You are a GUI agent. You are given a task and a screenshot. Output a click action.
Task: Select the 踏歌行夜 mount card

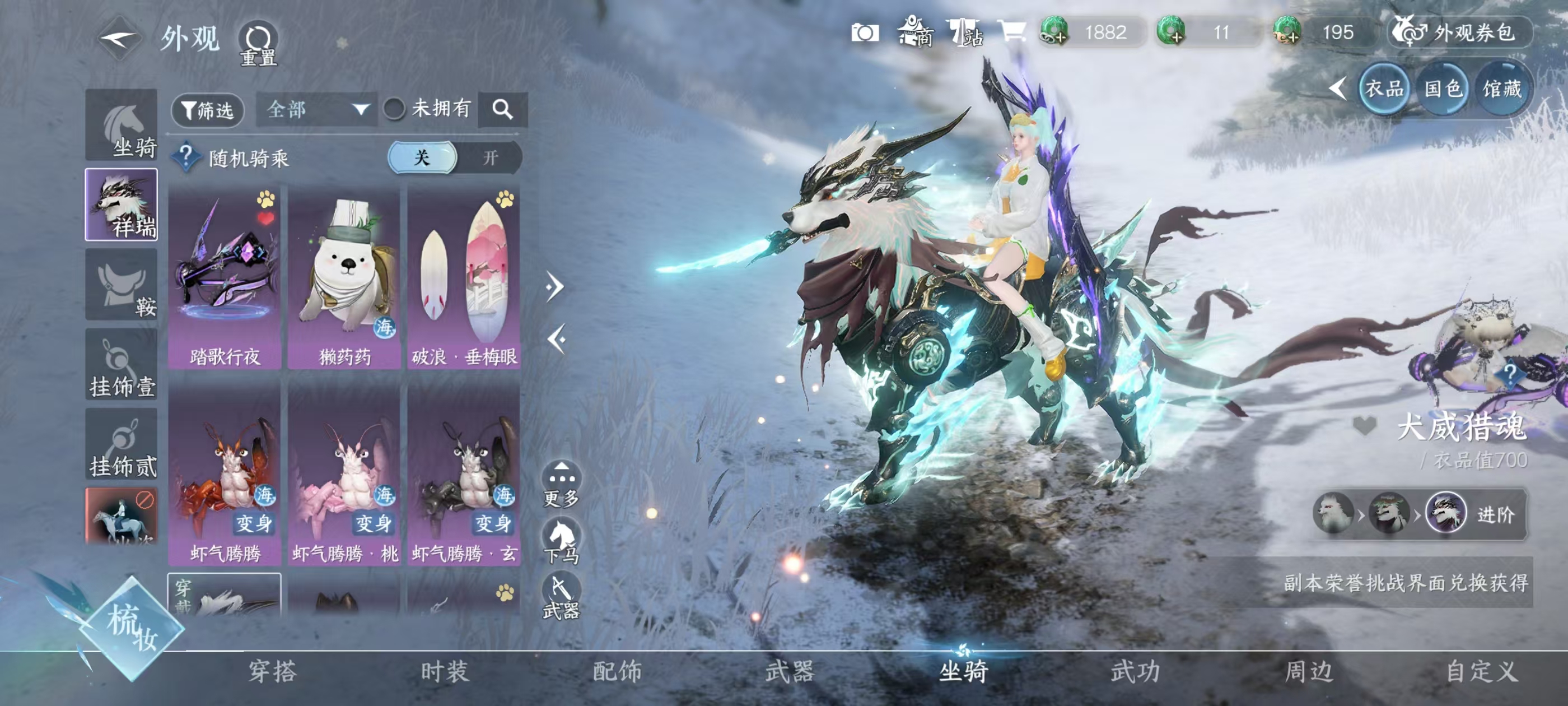225,278
